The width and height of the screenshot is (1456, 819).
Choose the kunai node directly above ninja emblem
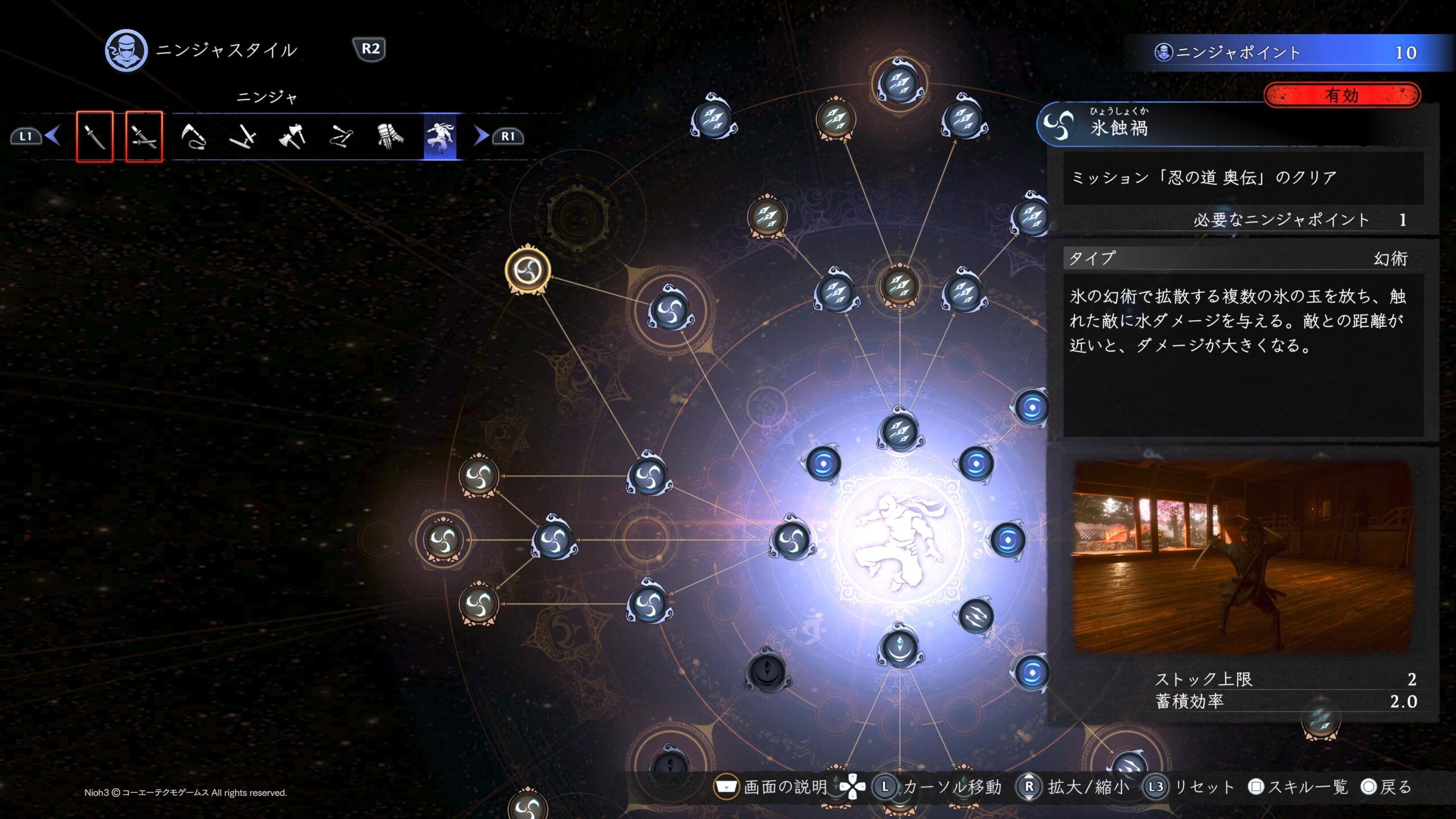click(900, 431)
